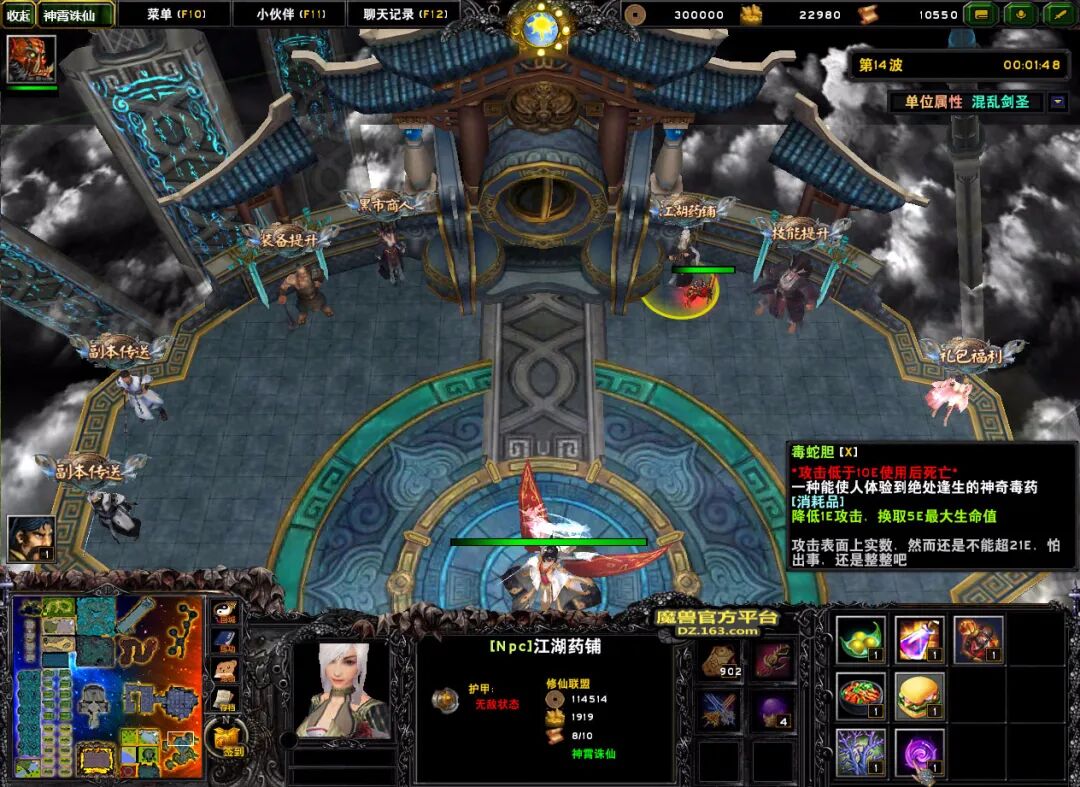Select the hero portrait in the top-left corner

pos(31,59)
